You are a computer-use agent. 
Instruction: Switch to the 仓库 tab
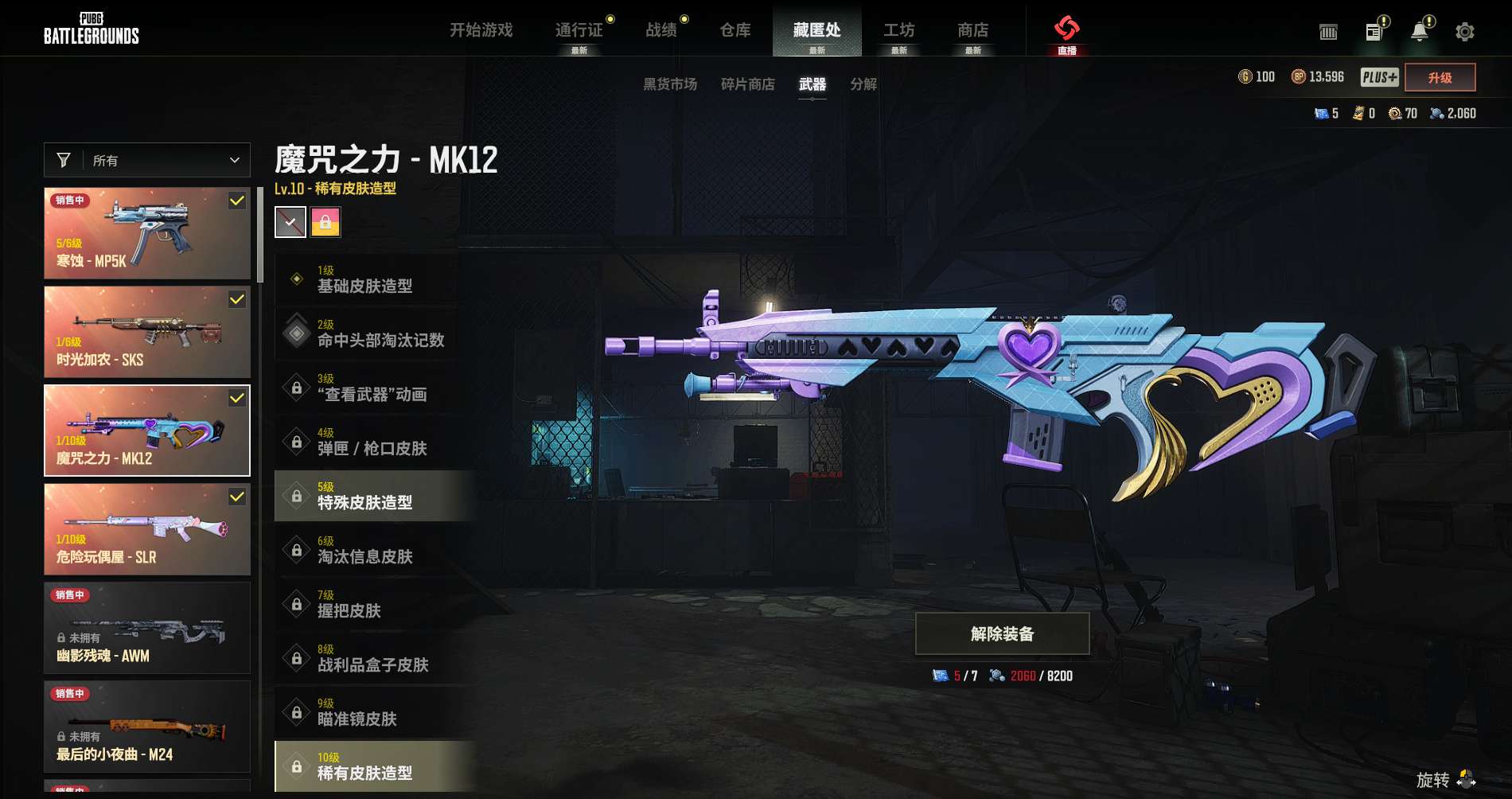point(735,30)
